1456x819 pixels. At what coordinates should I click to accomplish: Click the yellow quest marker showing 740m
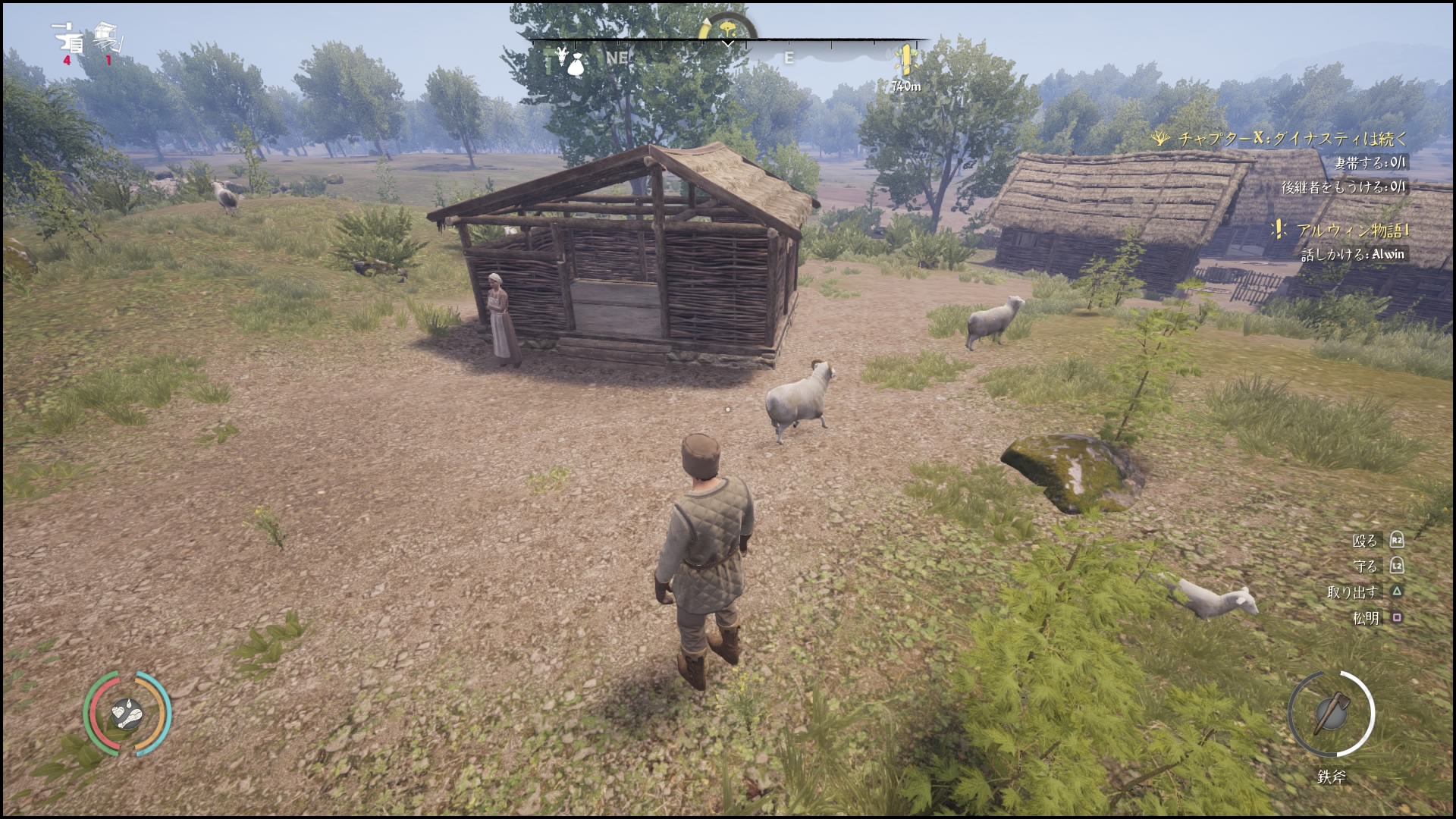[x=906, y=58]
